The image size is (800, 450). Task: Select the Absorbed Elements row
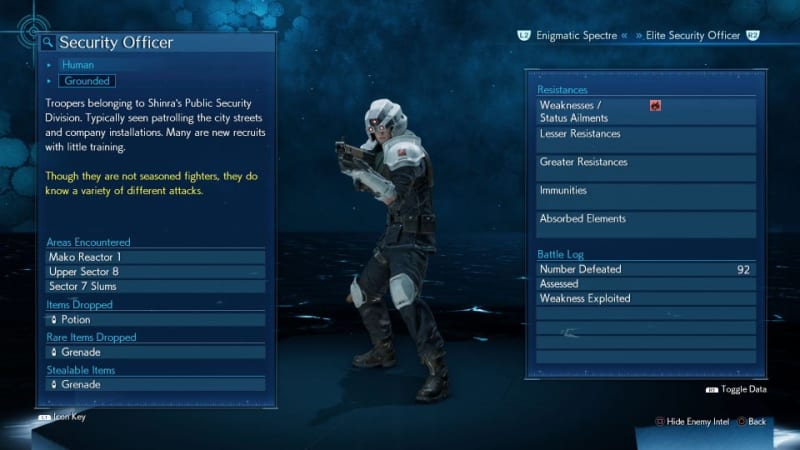[645, 223]
